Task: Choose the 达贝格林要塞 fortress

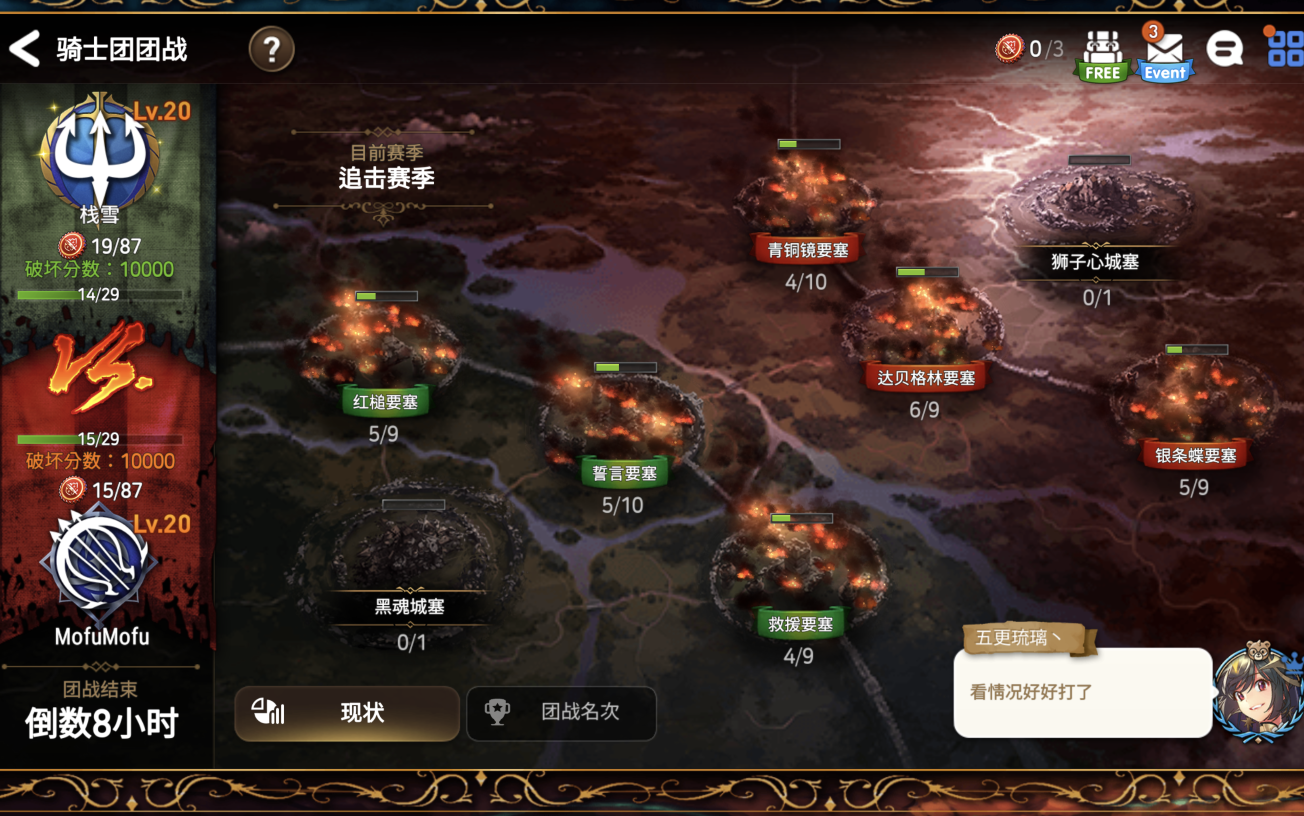Action: pyautogui.click(x=925, y=330)
